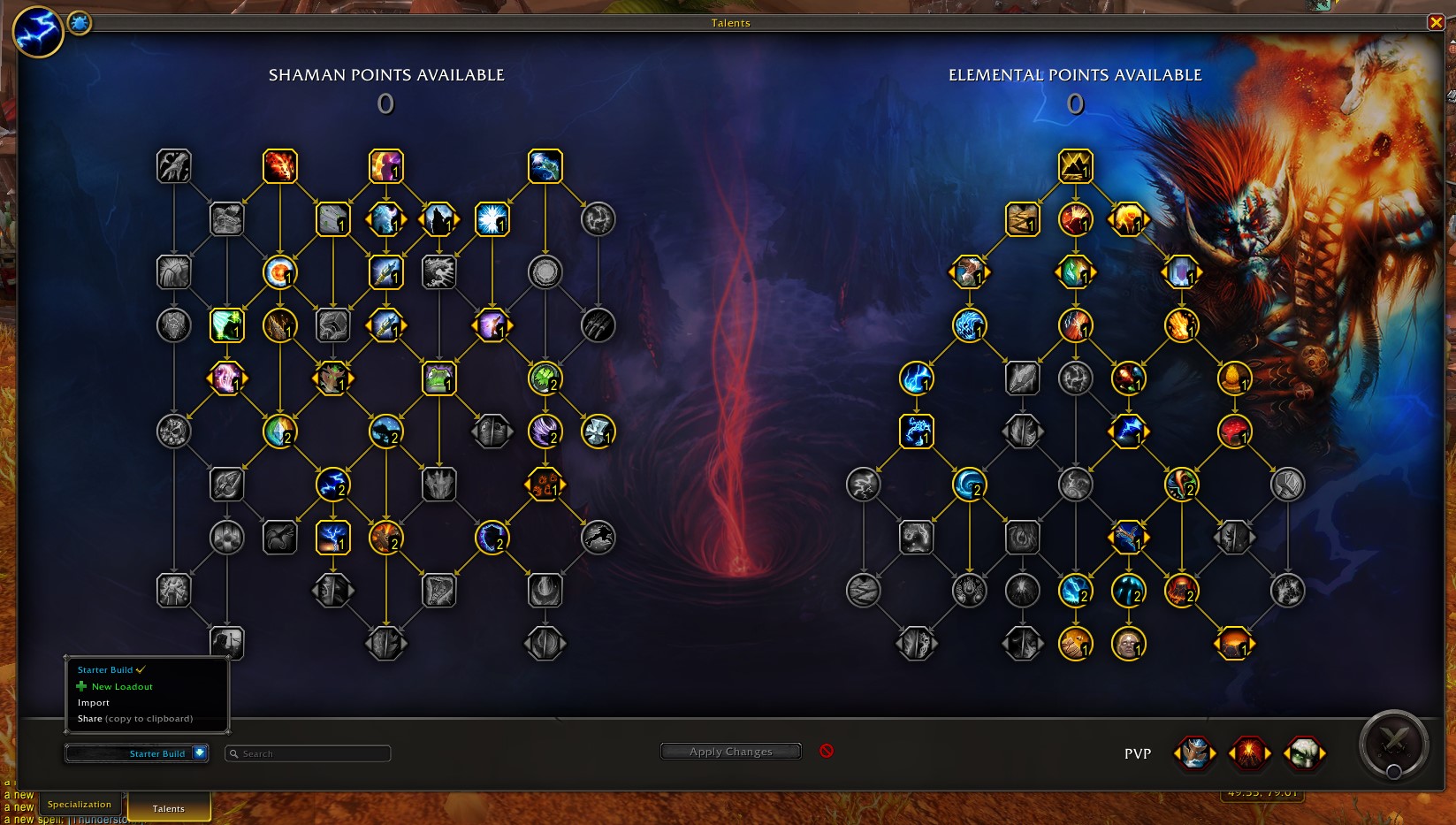Click the Shaman class crest in the corner
Image resolution: width=1456 pixels, height=825 pixels.
(x=37, y=33)
